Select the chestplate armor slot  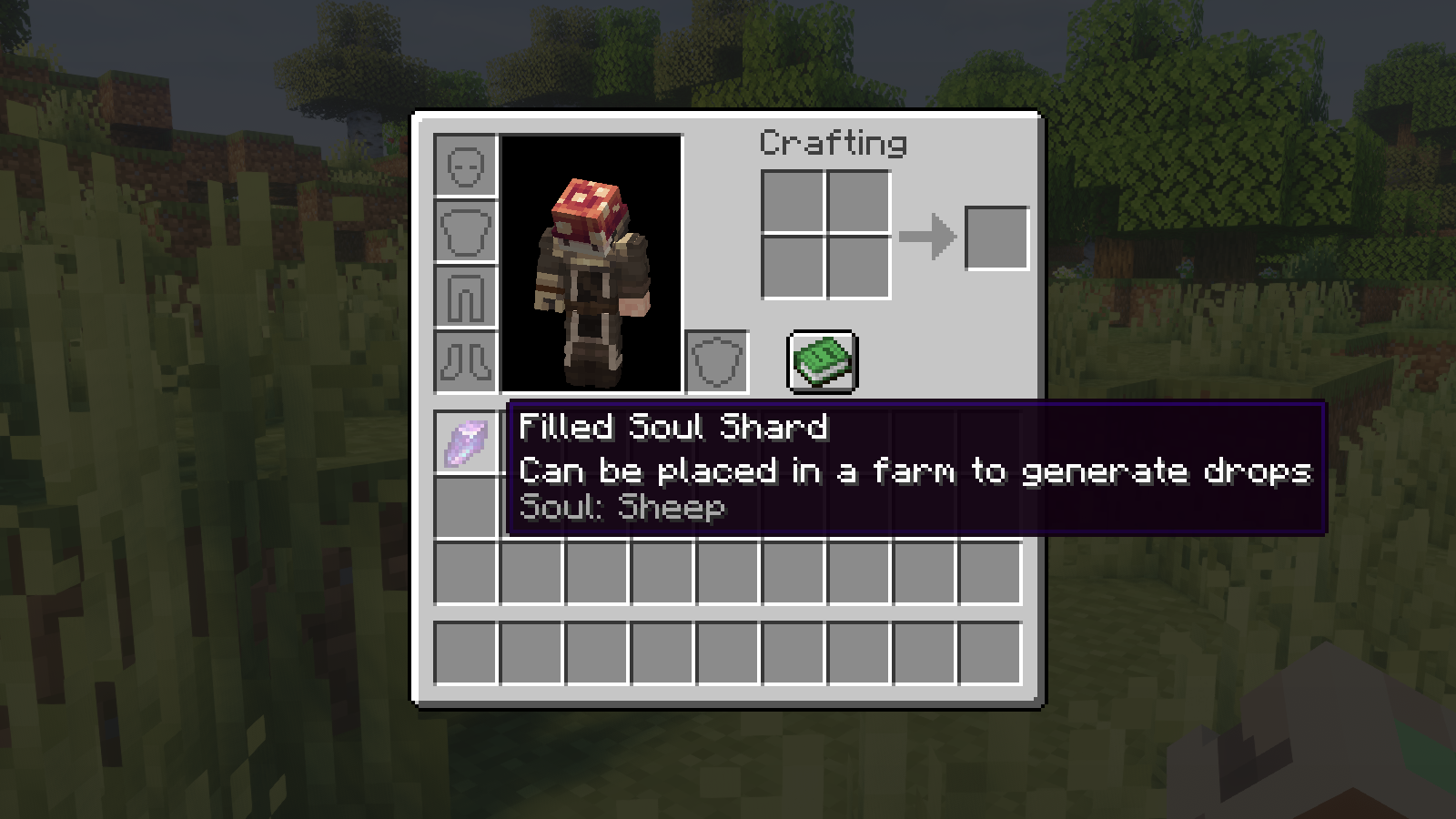click(466, 231)
